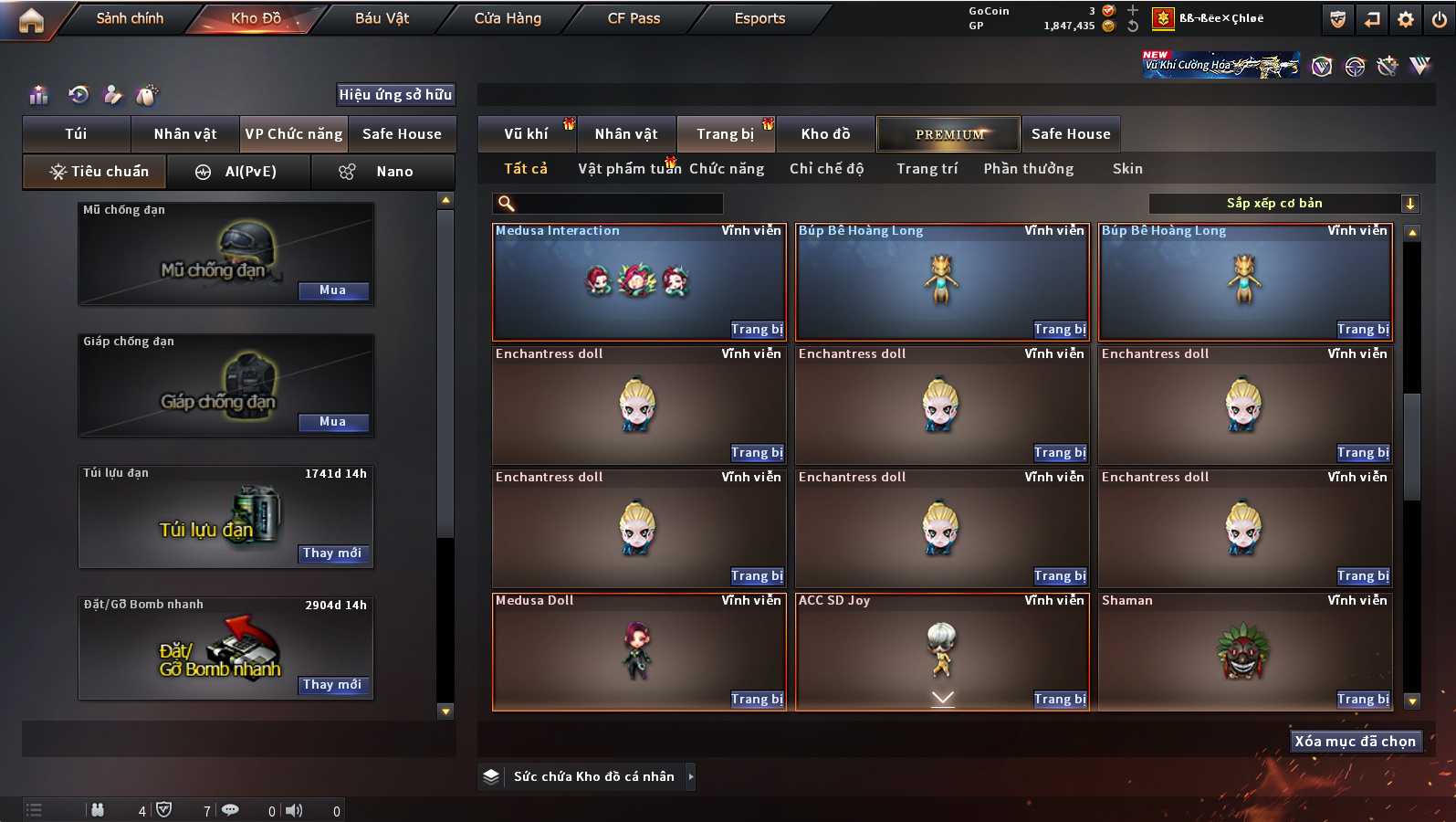Open Hiệu ứng sở hữu panel

395,95
